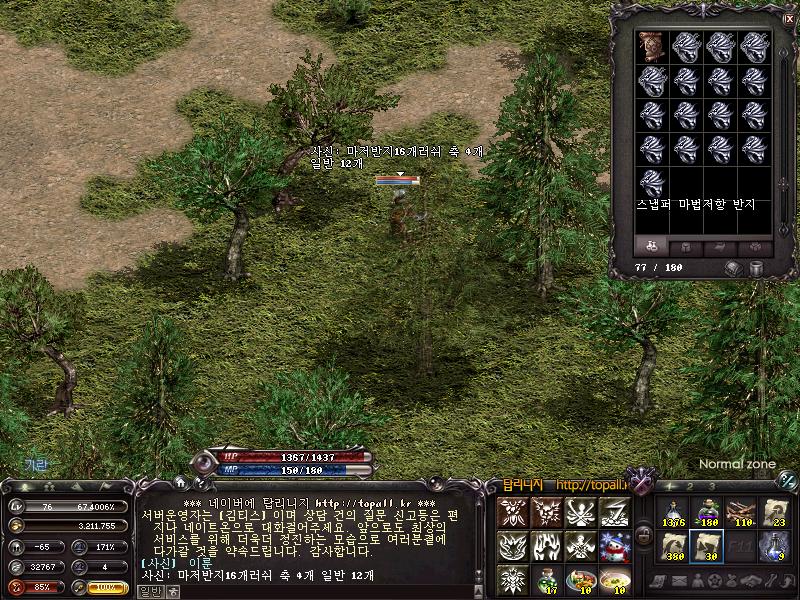Drink the green potion with 17 charges
800x600 pixels.
point(546,578)
